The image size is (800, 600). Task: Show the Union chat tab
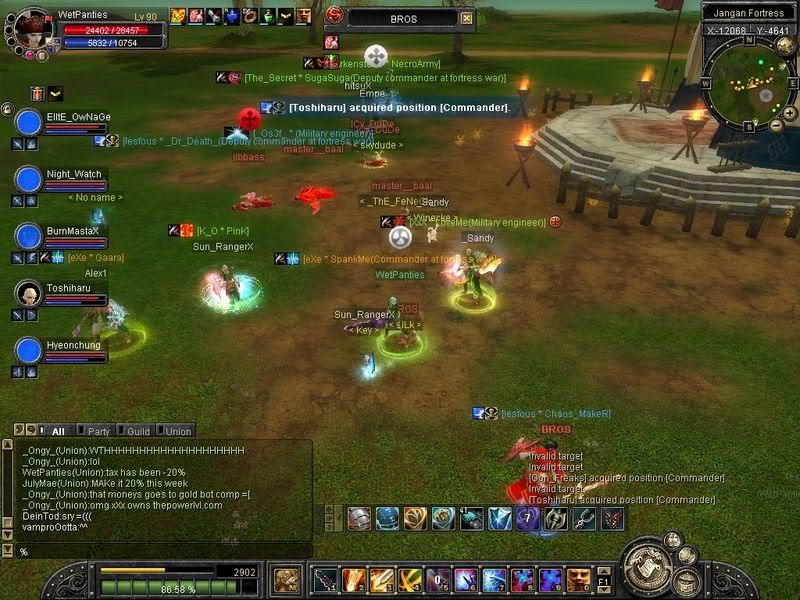[x=178, y=431]
